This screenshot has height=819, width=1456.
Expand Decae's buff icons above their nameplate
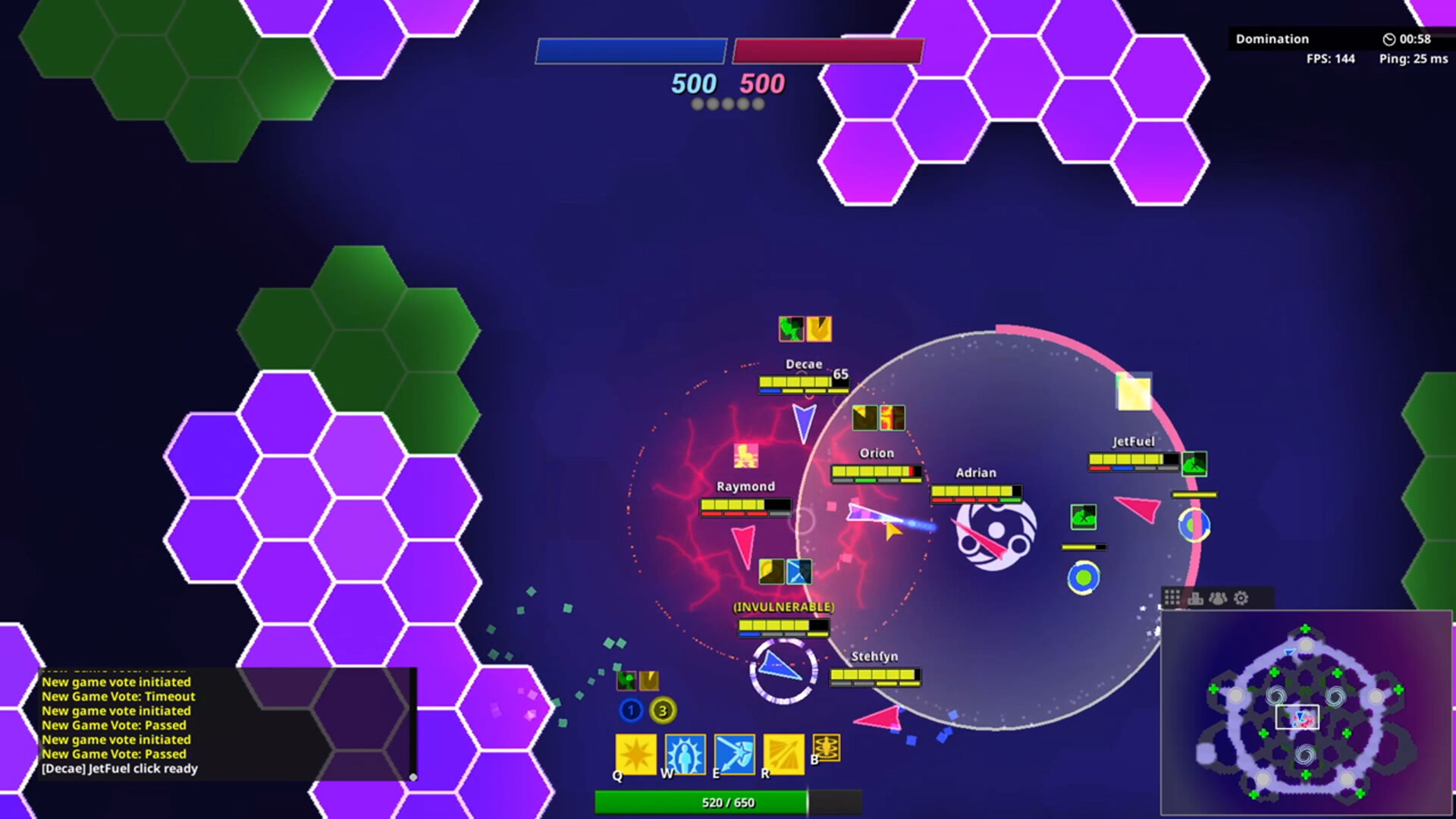tap(805, 328)
